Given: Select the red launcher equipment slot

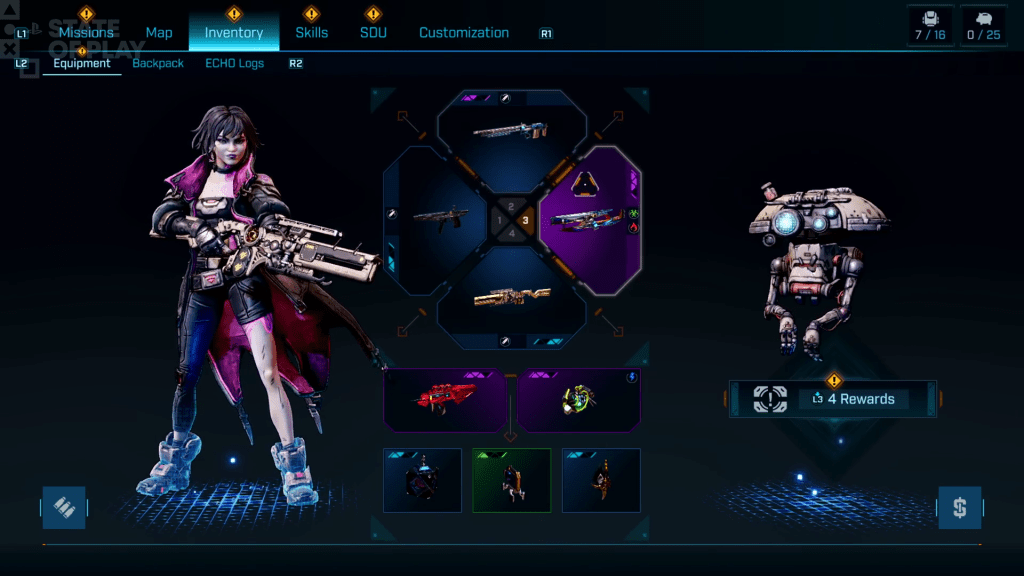Looking at the screenshot, I should point(446,400).
